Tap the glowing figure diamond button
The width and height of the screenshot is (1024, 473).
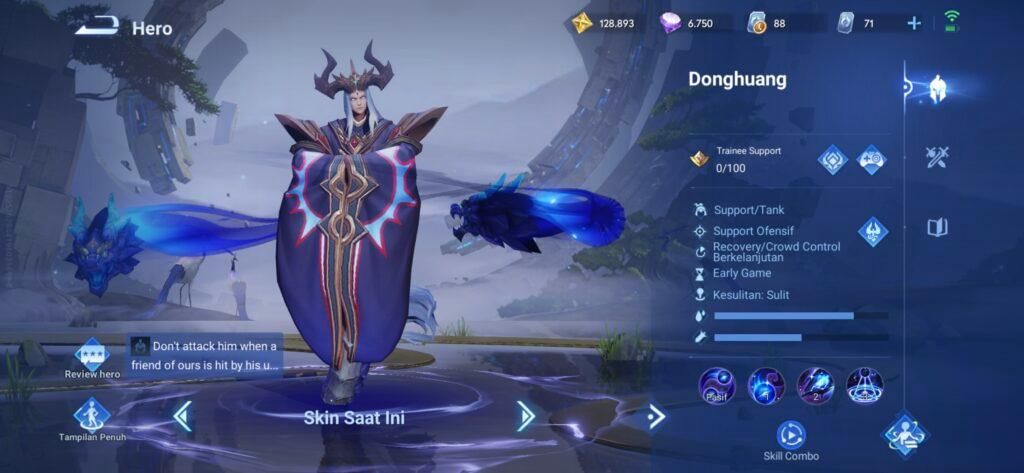coord(905,434)
